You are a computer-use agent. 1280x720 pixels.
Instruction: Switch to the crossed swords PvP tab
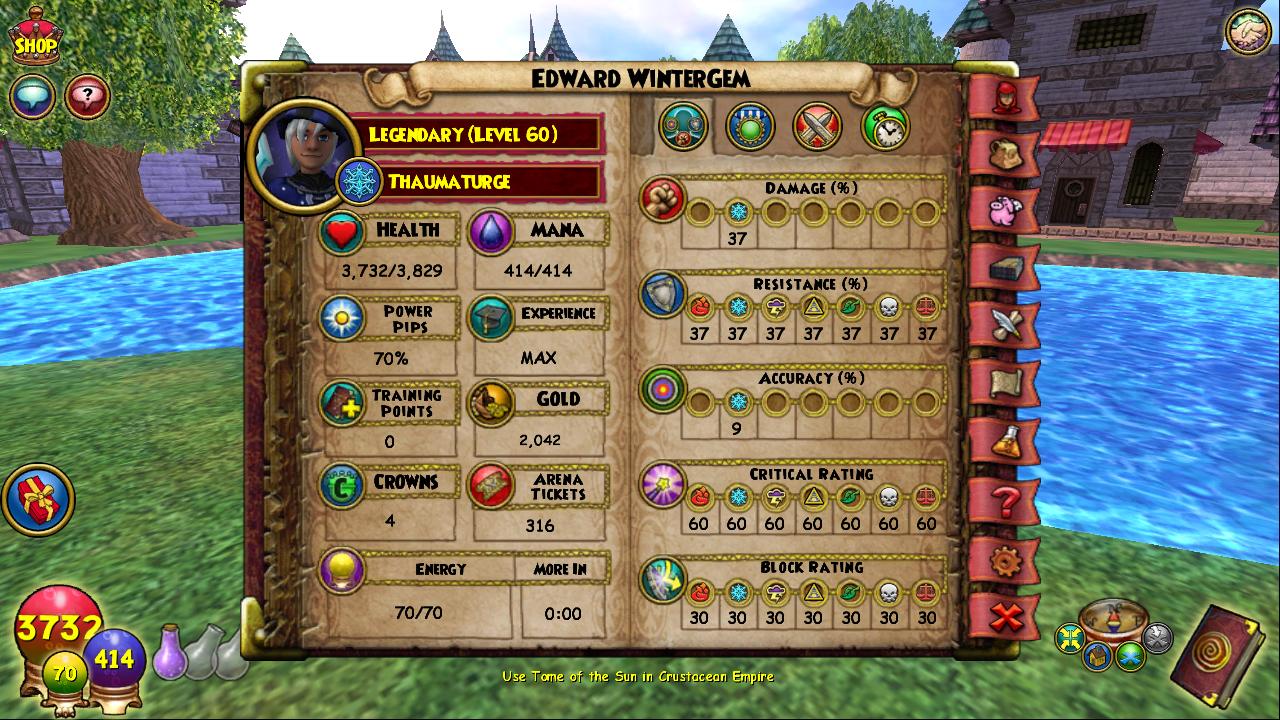click(817, 127)
